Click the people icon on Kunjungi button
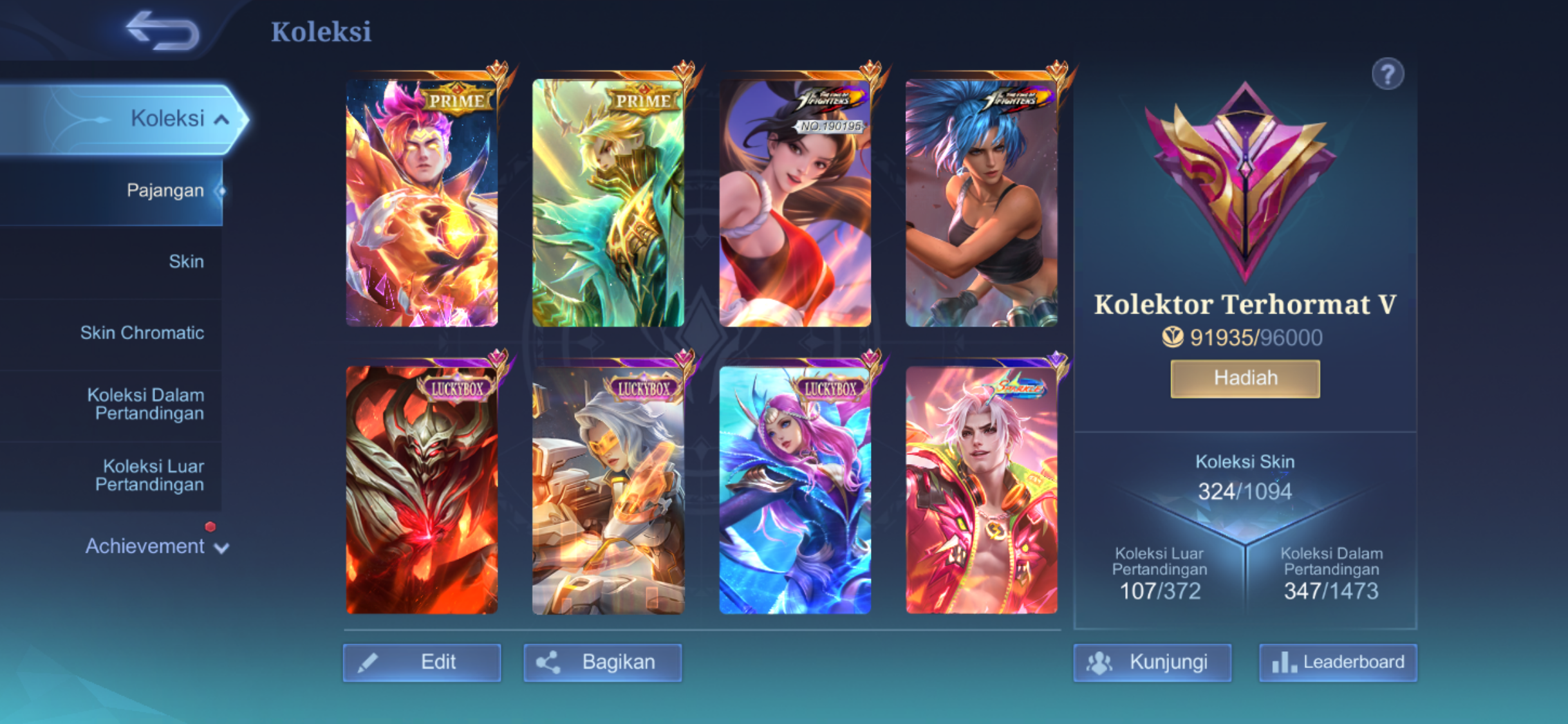The image size is (1568, 724). (x=1101, y=662)
